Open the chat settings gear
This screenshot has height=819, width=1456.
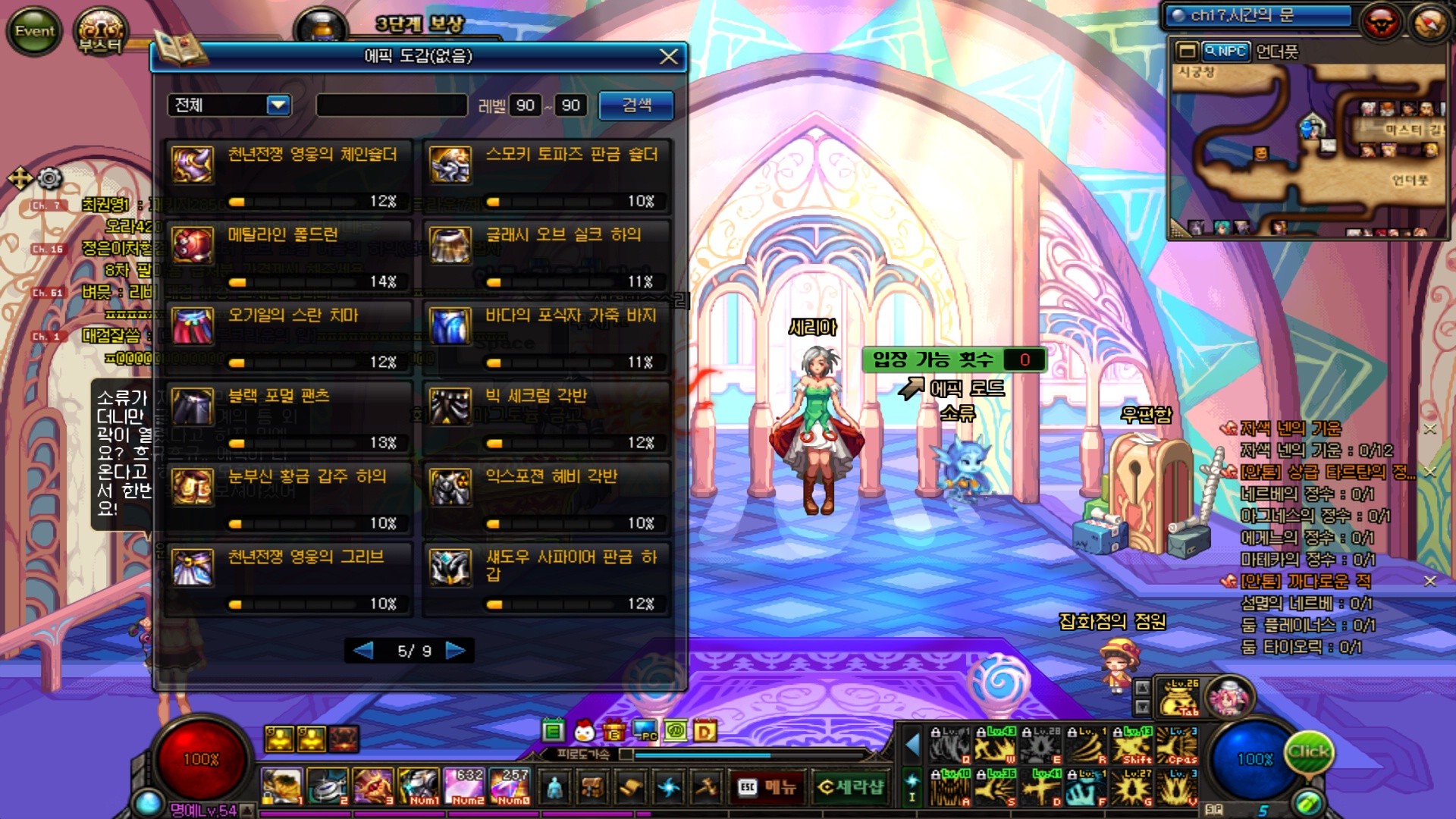pos(50,178)
